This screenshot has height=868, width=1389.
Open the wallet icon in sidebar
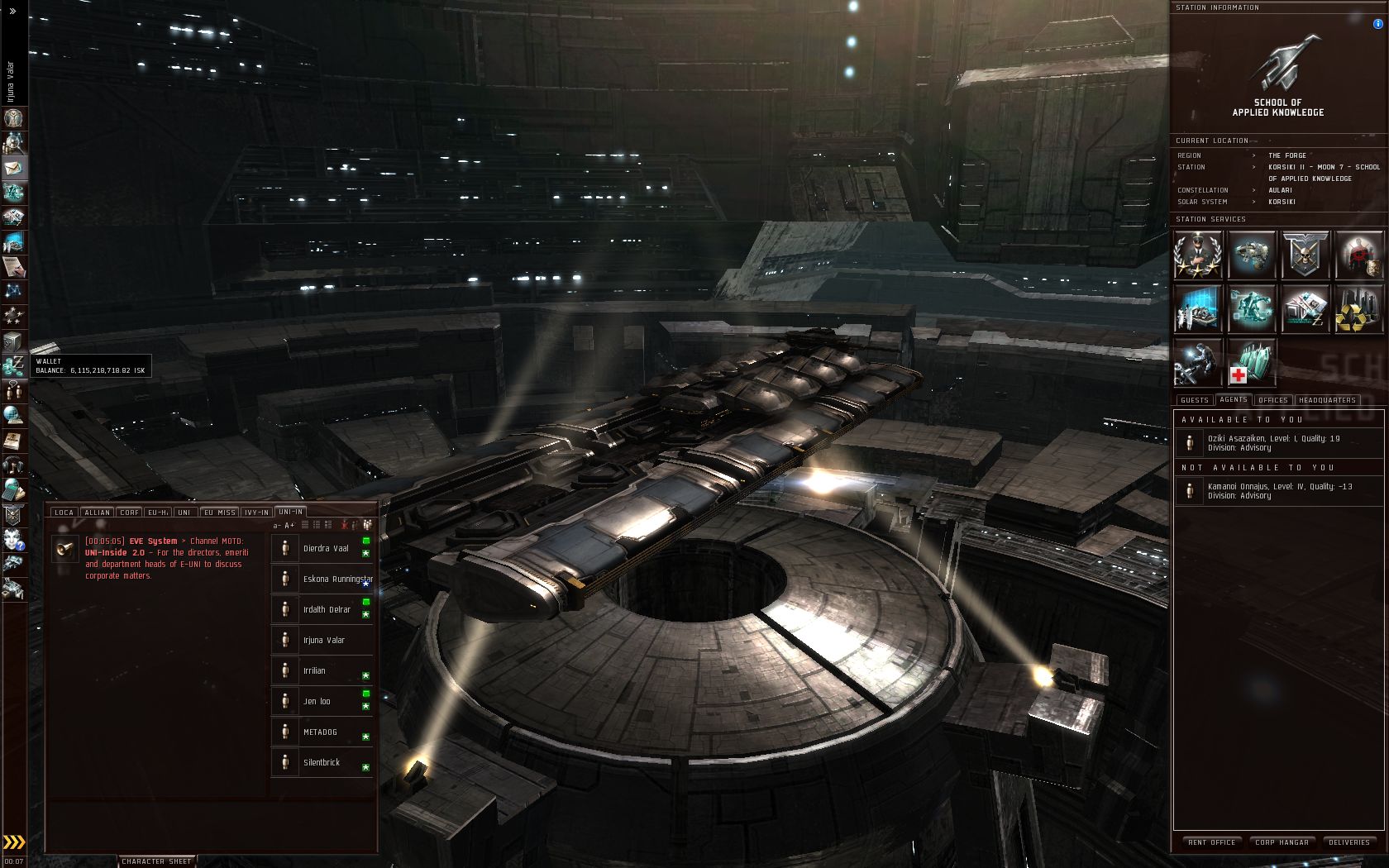(x=14, y=365)
